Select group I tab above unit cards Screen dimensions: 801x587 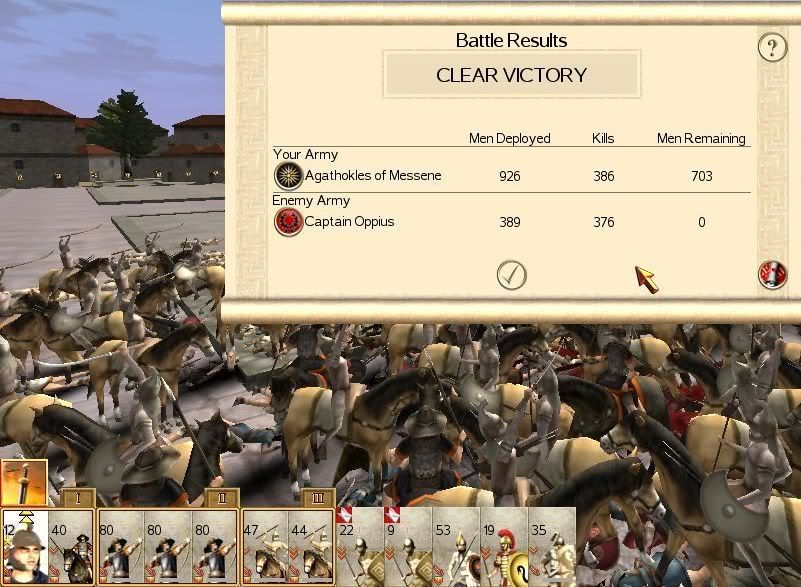click(x=77, y=499)
